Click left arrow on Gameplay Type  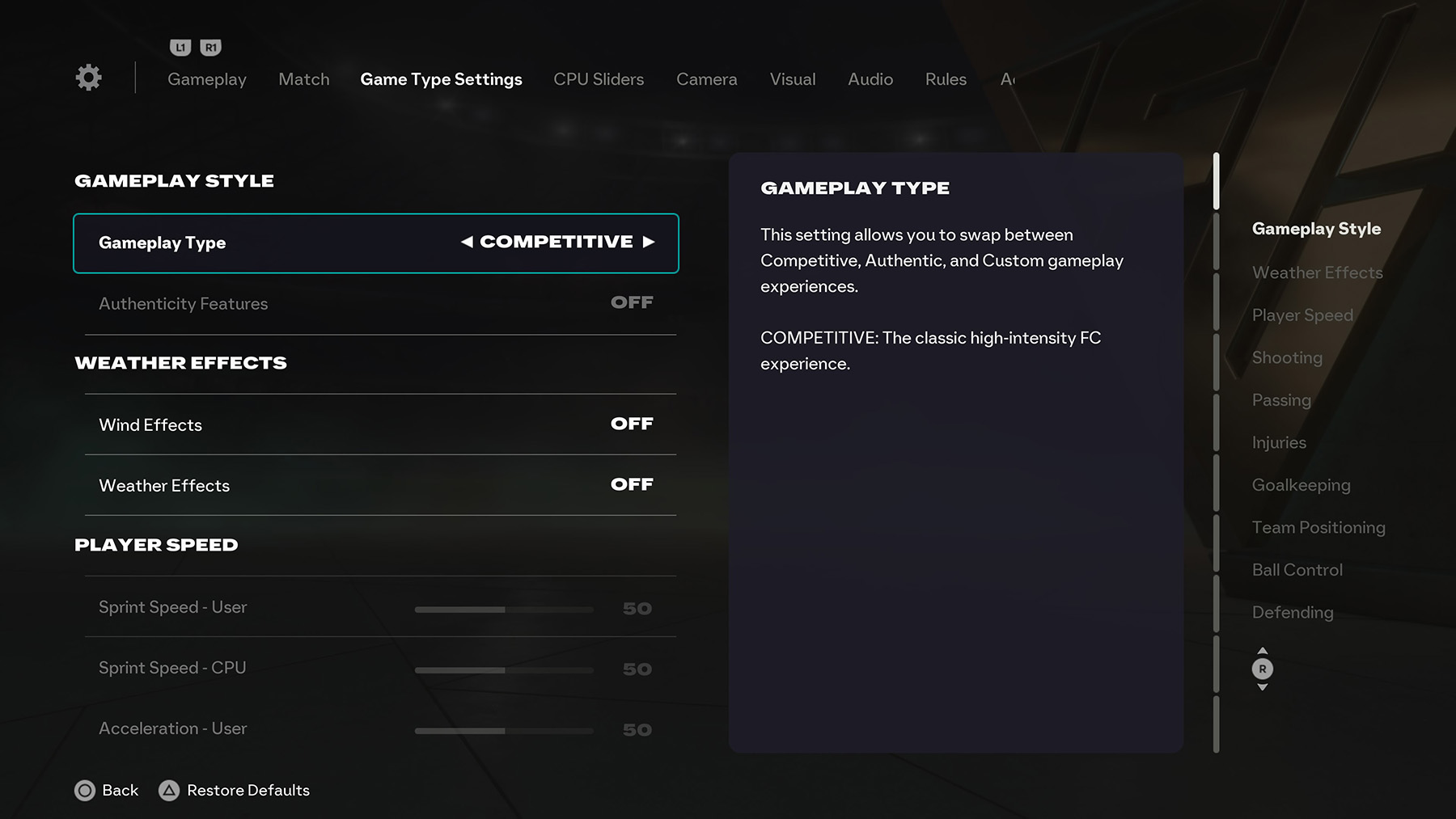[468, 241]
